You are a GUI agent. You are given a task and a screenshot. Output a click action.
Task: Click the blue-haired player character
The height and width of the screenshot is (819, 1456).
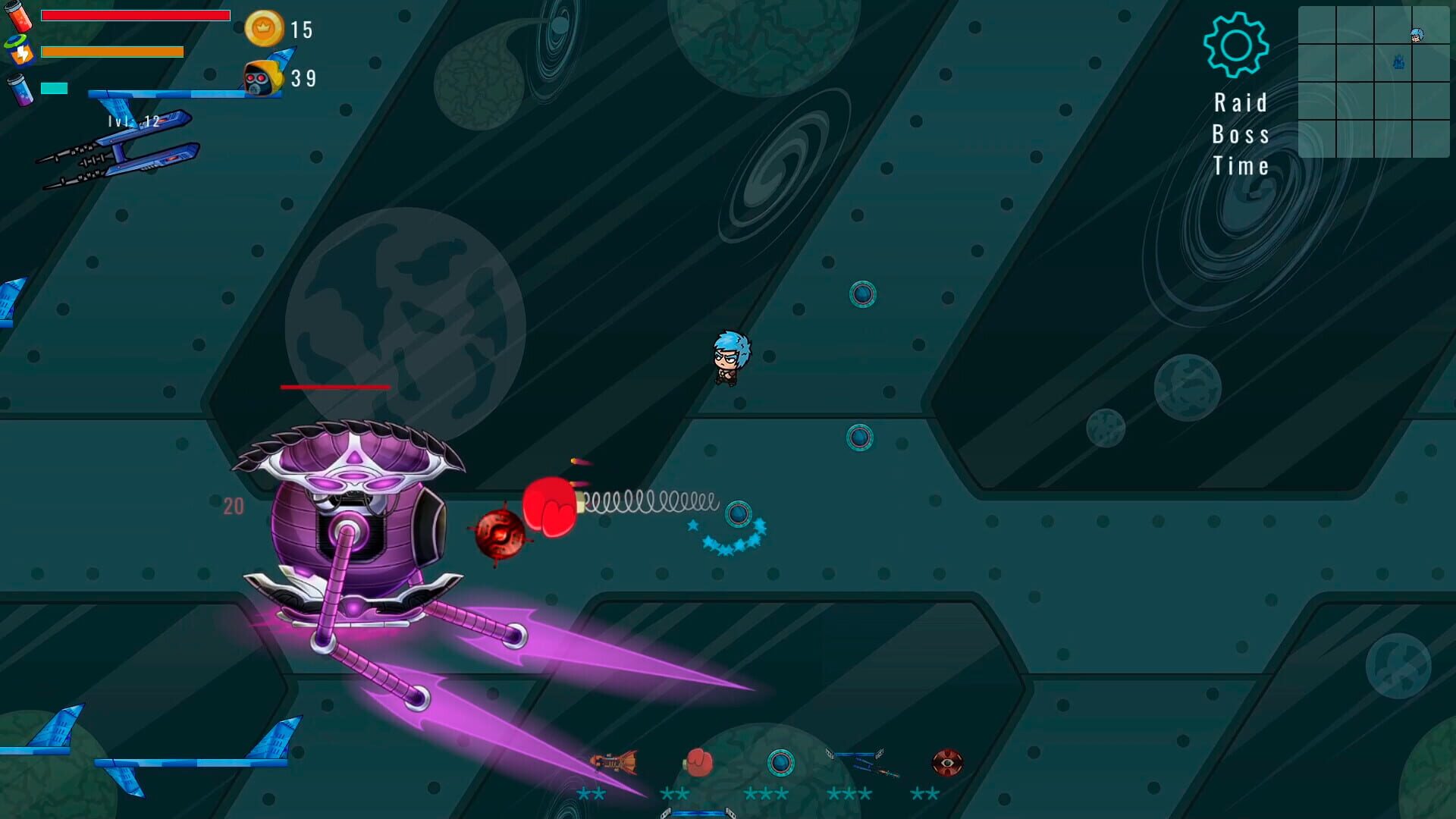pyautogui.click(x=732, y=356)
